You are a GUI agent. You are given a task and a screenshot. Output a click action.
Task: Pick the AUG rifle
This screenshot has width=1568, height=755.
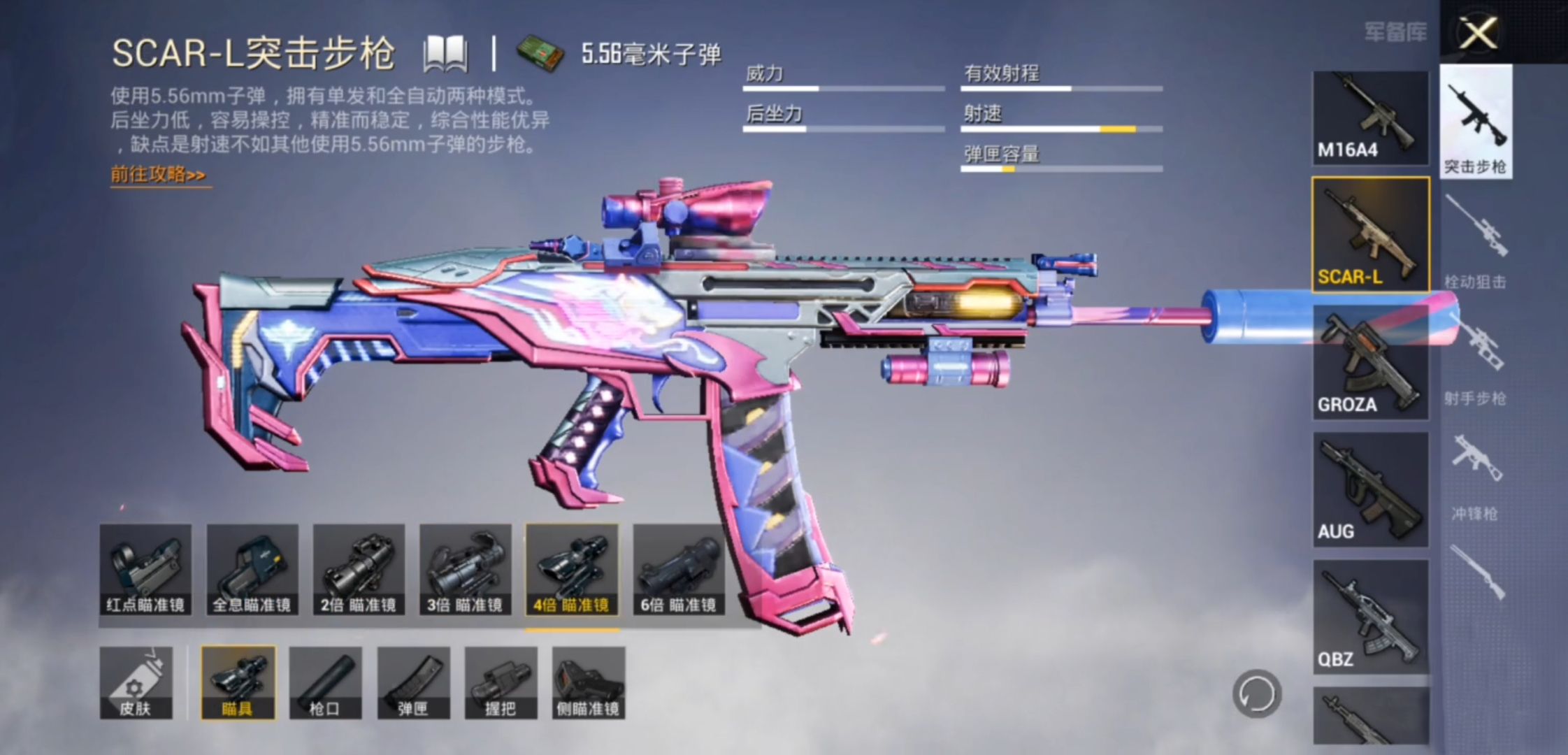coord(1369,489)
